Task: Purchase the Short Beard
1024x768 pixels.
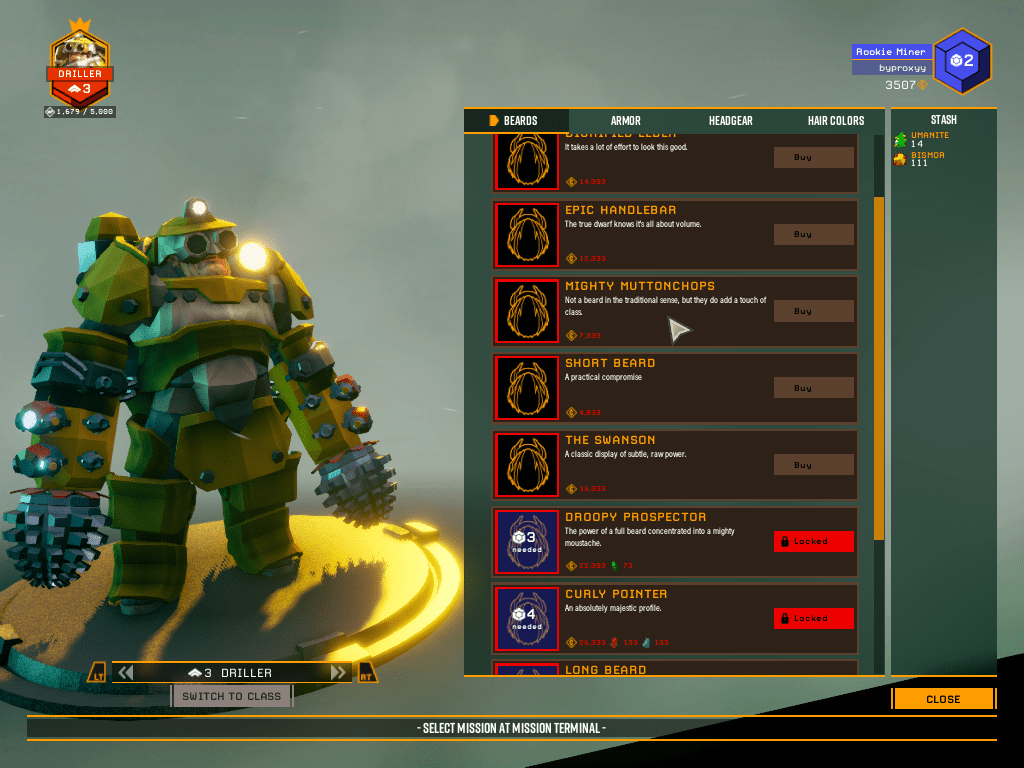Action: [813, 388]
